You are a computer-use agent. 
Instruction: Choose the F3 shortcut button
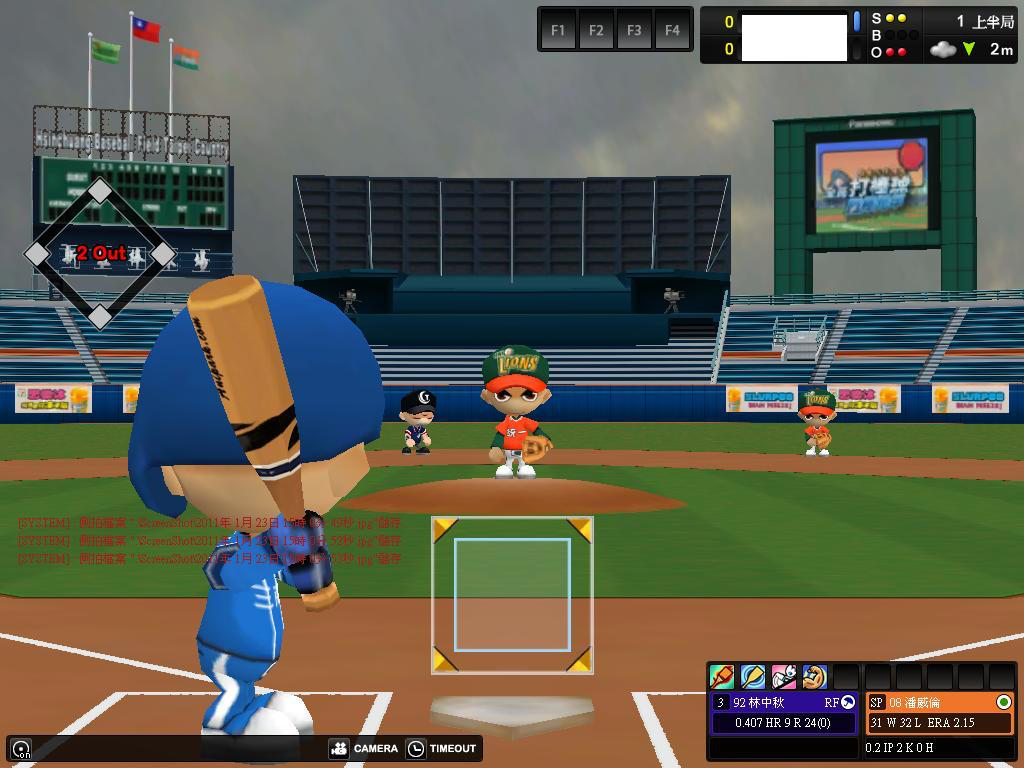tap(634, 30)
